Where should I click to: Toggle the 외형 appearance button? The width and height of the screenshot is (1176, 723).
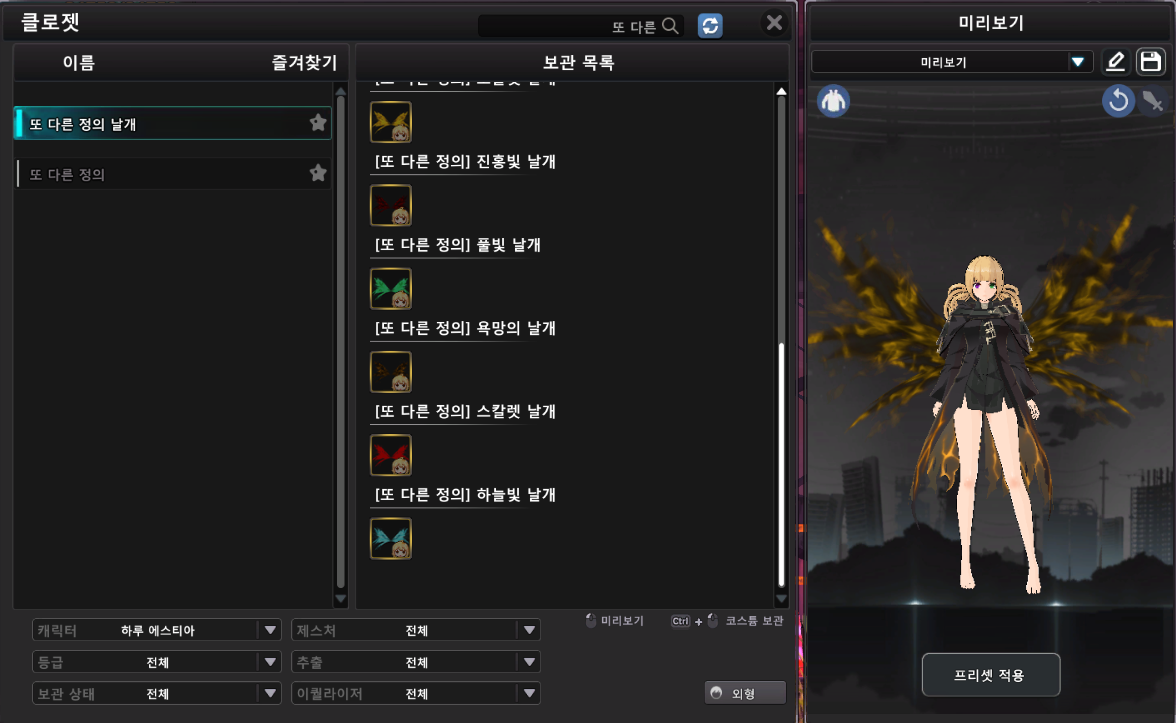coord(745,693)
